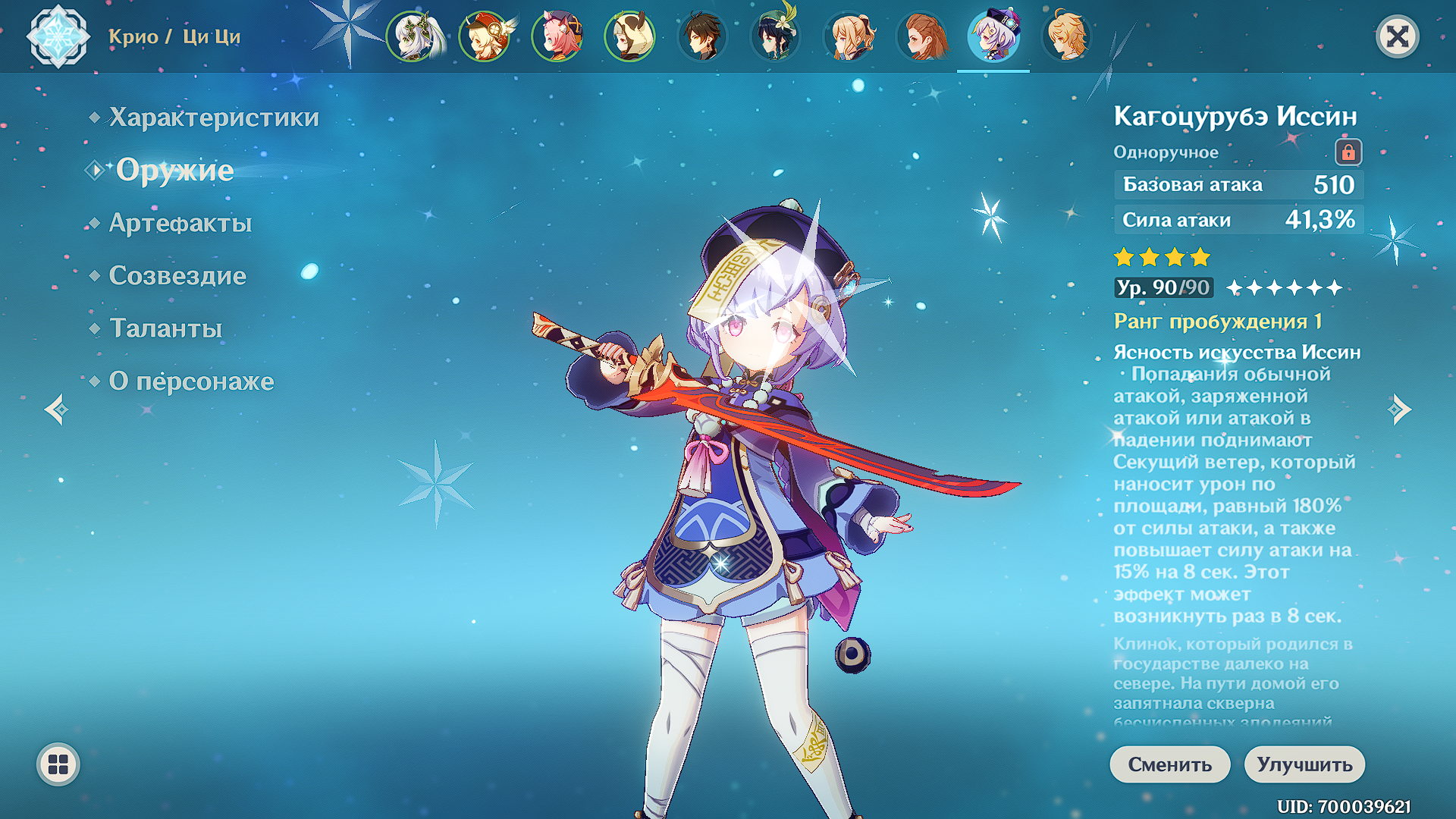The width and height of the screenshot is (1456, 819).
Task: Go to the Артефакты section
Action: (180, 223)
